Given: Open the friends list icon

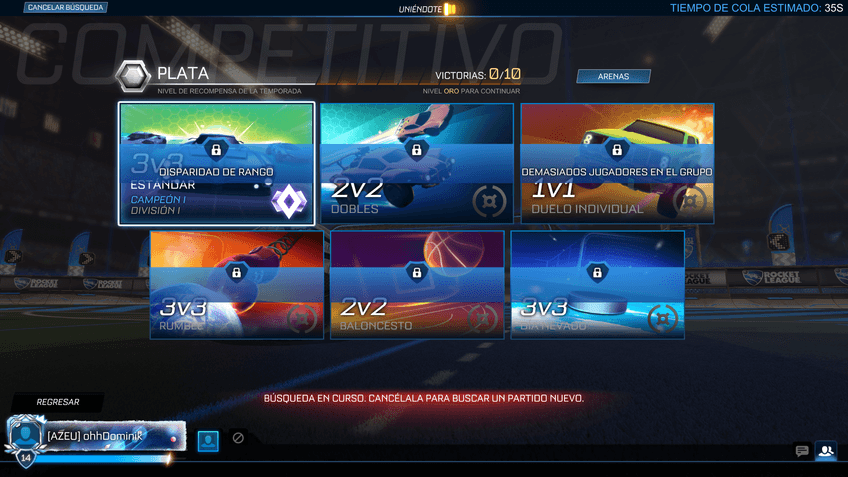Looking at the screenshot, I should pyautogui.click(x=826, y=451).
